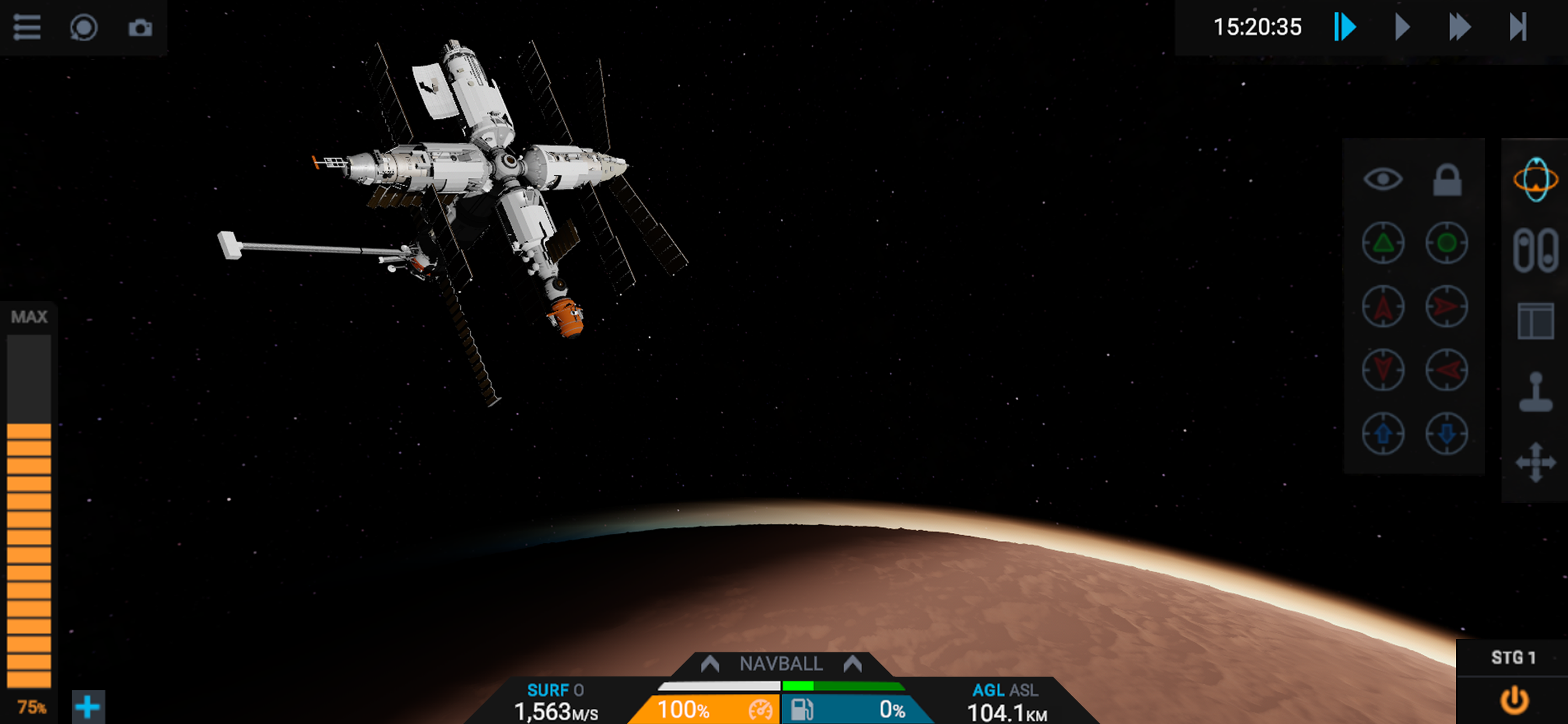Open the hamburger menu
This screenshot has height=724, width=1568.
click(x=27, y=27)
